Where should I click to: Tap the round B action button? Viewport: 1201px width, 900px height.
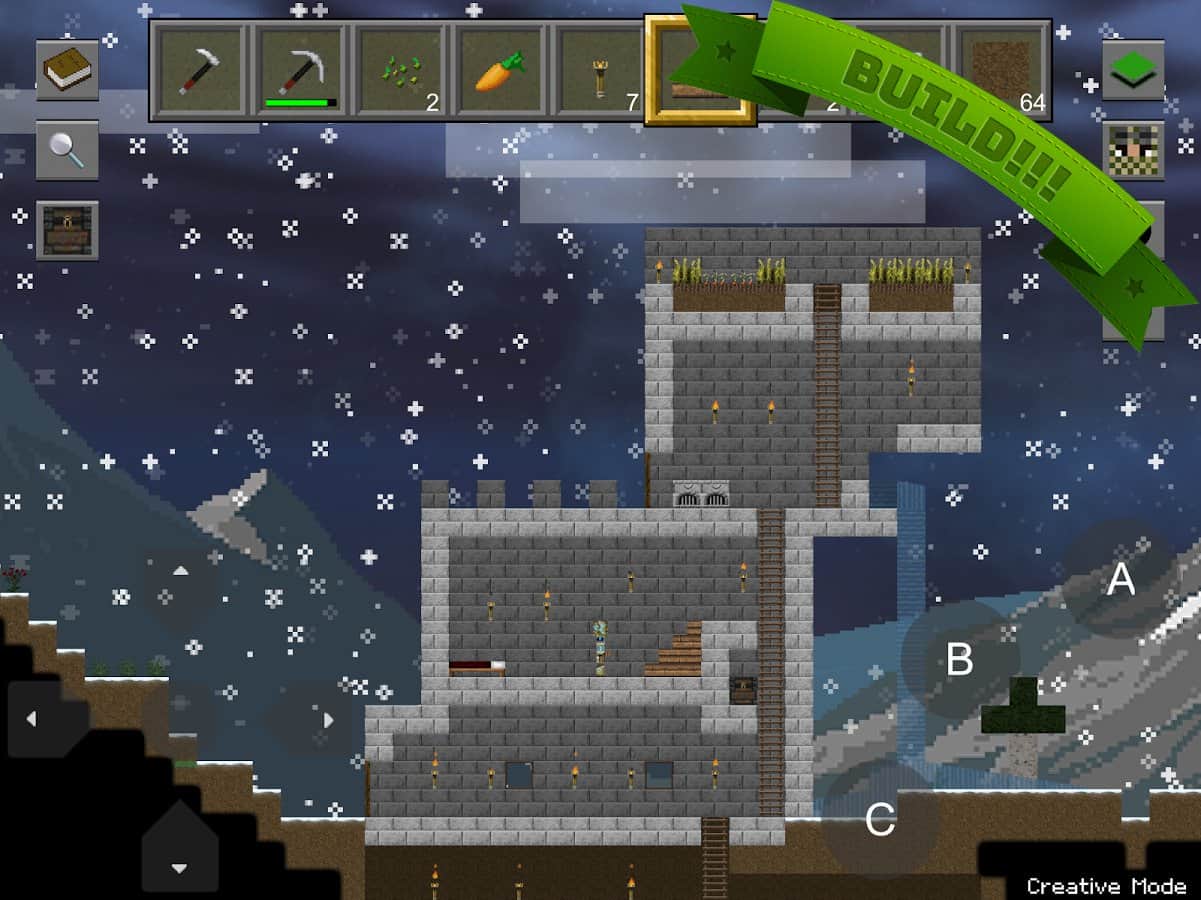tap(960, 659)
